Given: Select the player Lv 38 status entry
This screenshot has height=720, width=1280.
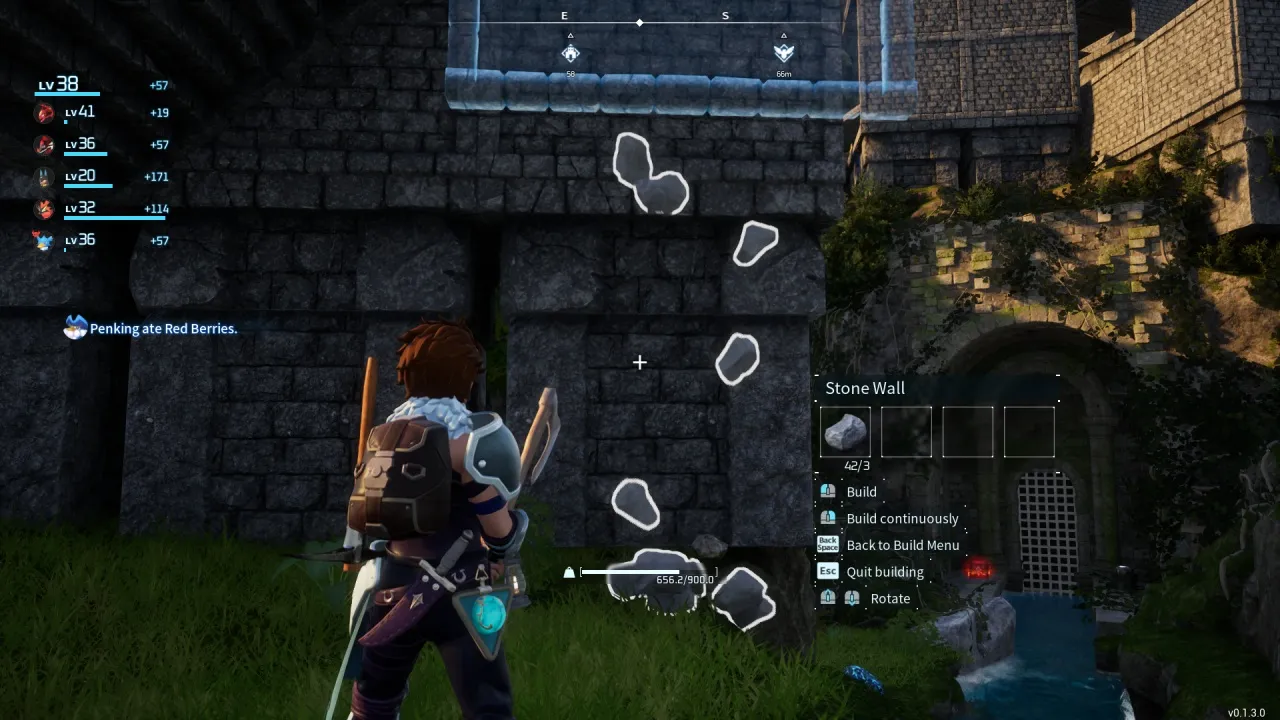Looking at the screenshot, I should [x=58, y=85].
